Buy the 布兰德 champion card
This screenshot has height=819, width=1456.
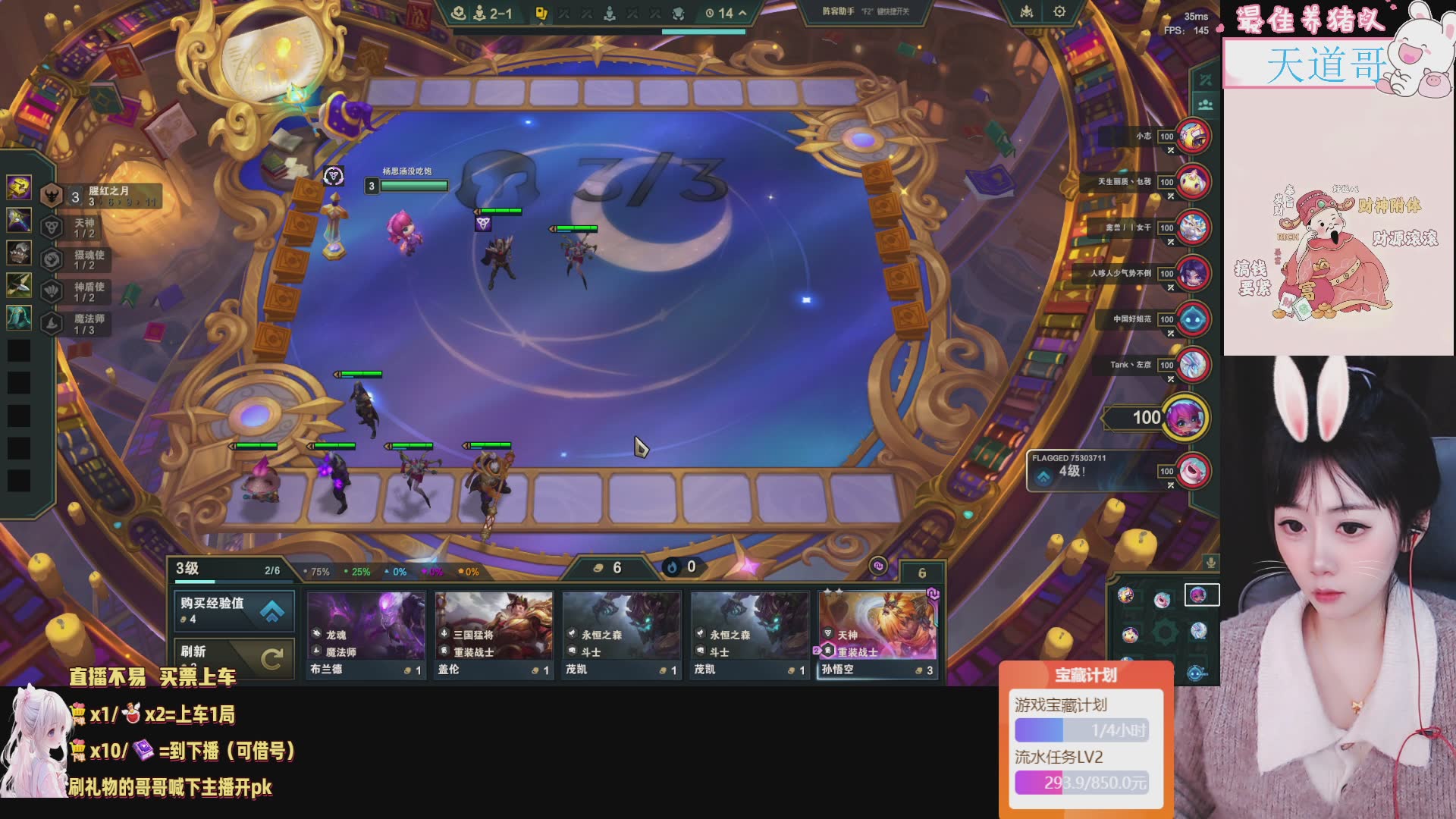tap(366, 635)
